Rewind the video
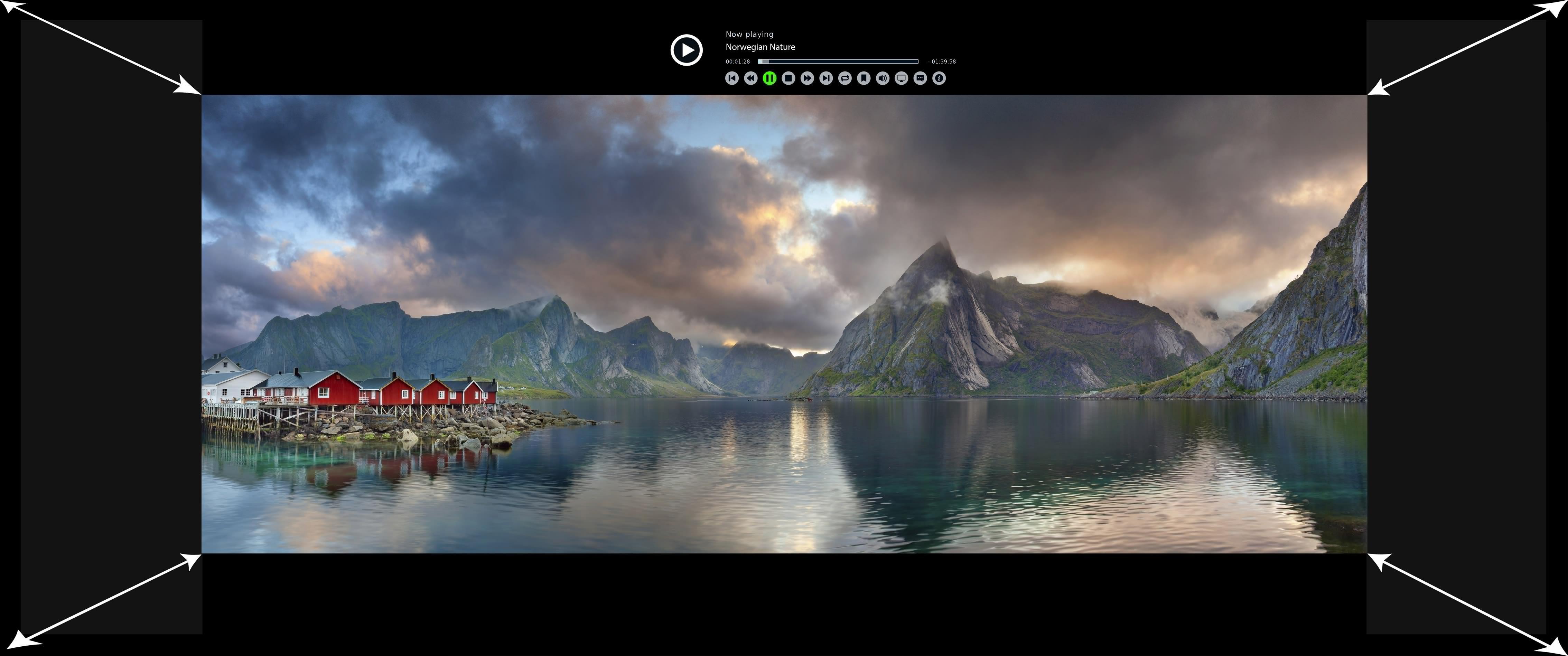 coord(750,78)
